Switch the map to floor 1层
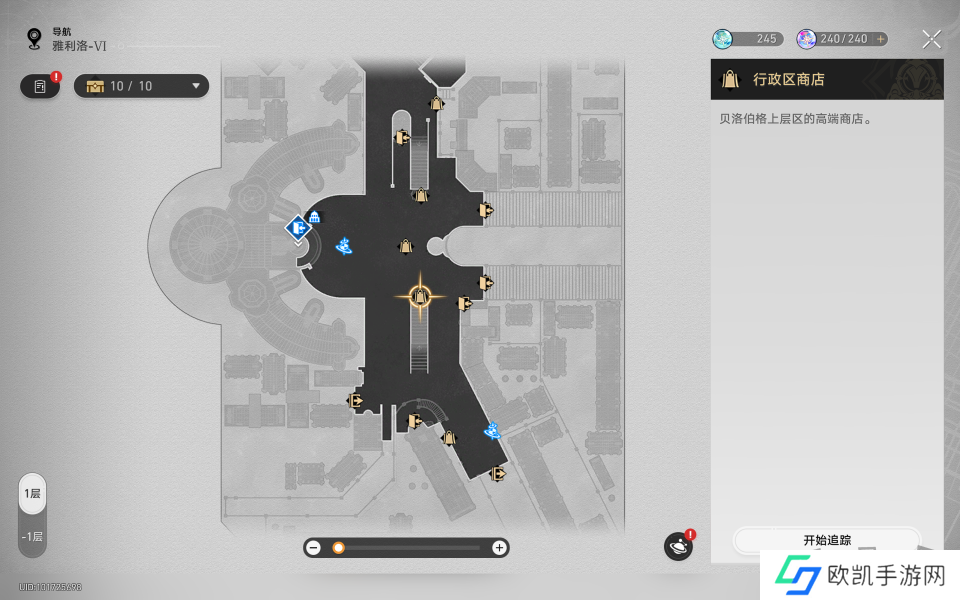960x600 pixels. tap(32, 494)
